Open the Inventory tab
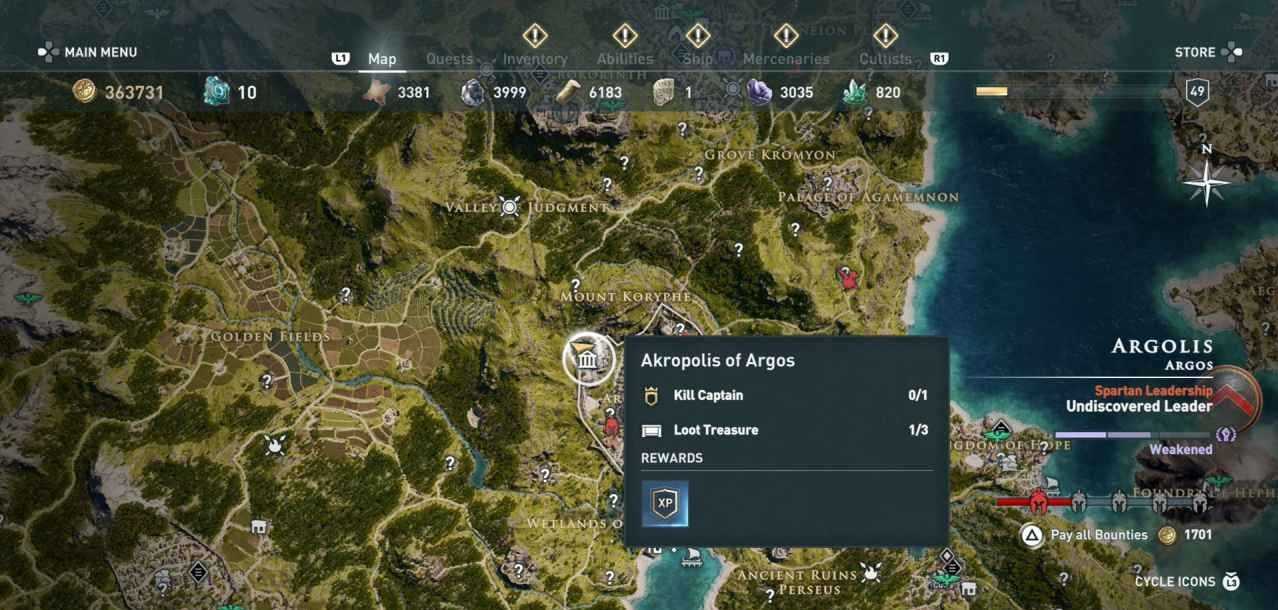This screenshot has width=1278, height=610. pyautogui.click(x=535, y=58)
